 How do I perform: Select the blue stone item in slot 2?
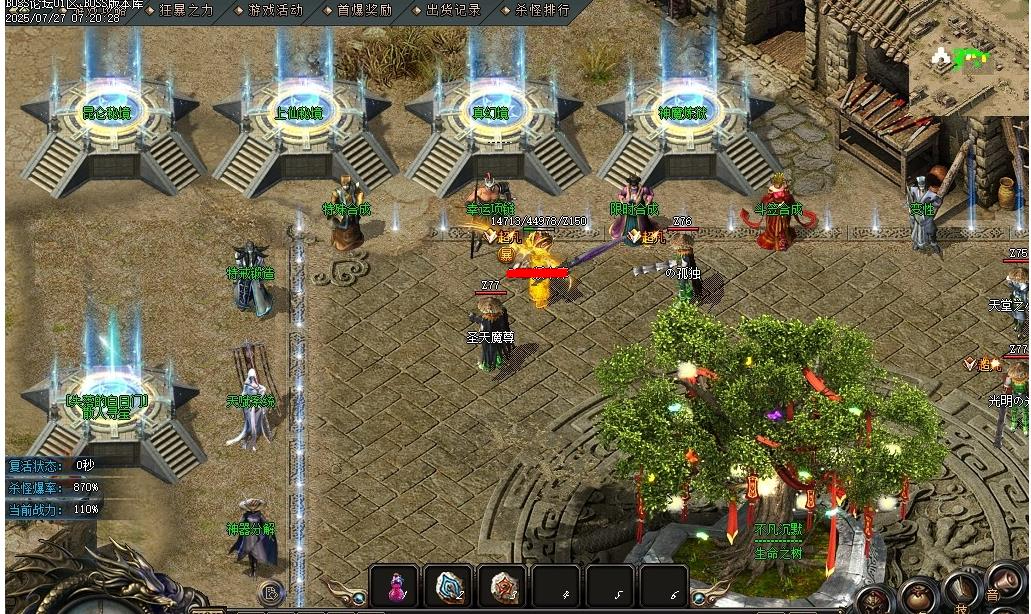[448, 587]
